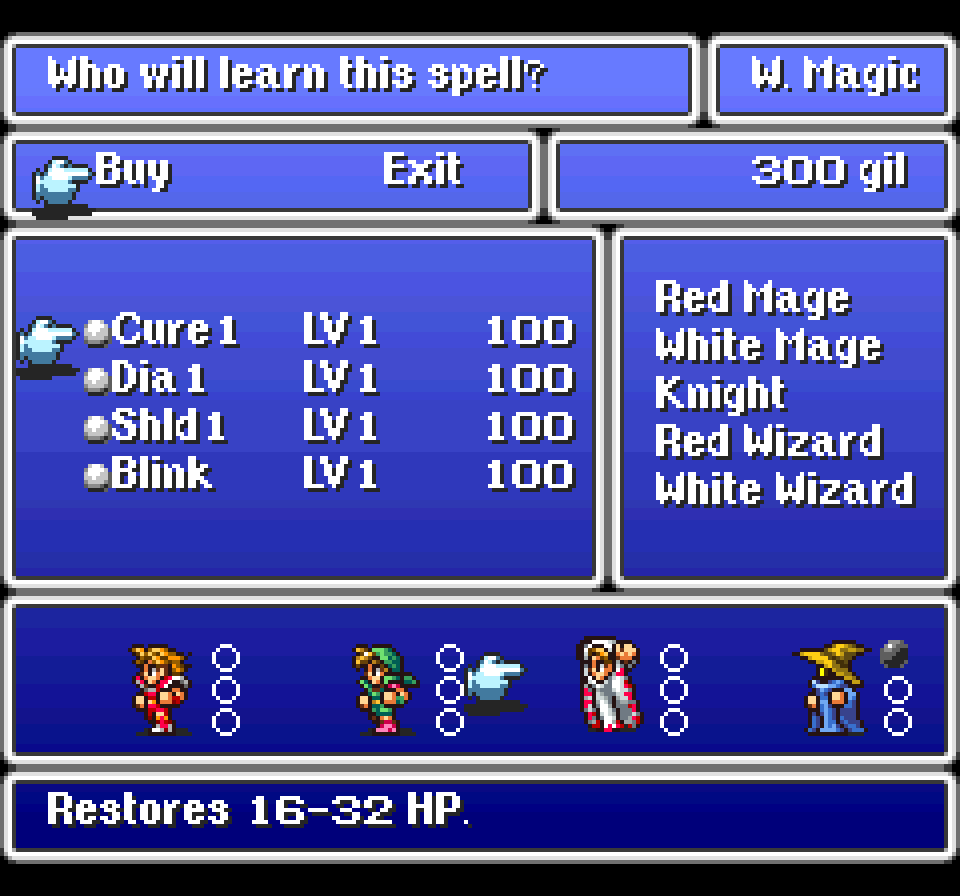960x896 pixels.
Task: Select the Cure 1 spell
Action: click(x=175, y=330)
